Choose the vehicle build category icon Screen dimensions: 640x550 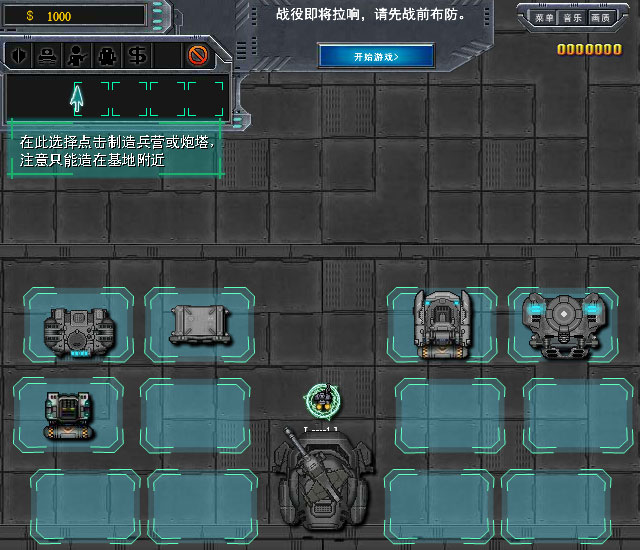coord(47,55)
